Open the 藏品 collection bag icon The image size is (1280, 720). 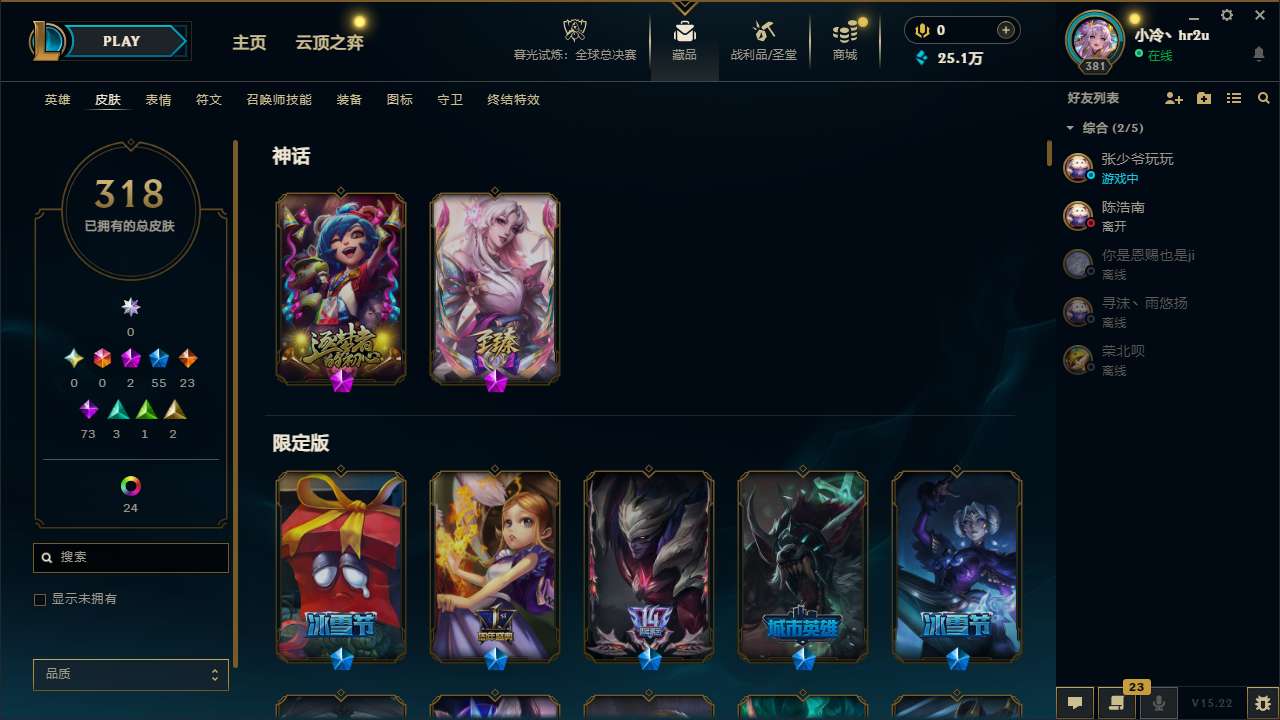coord(684,30)
